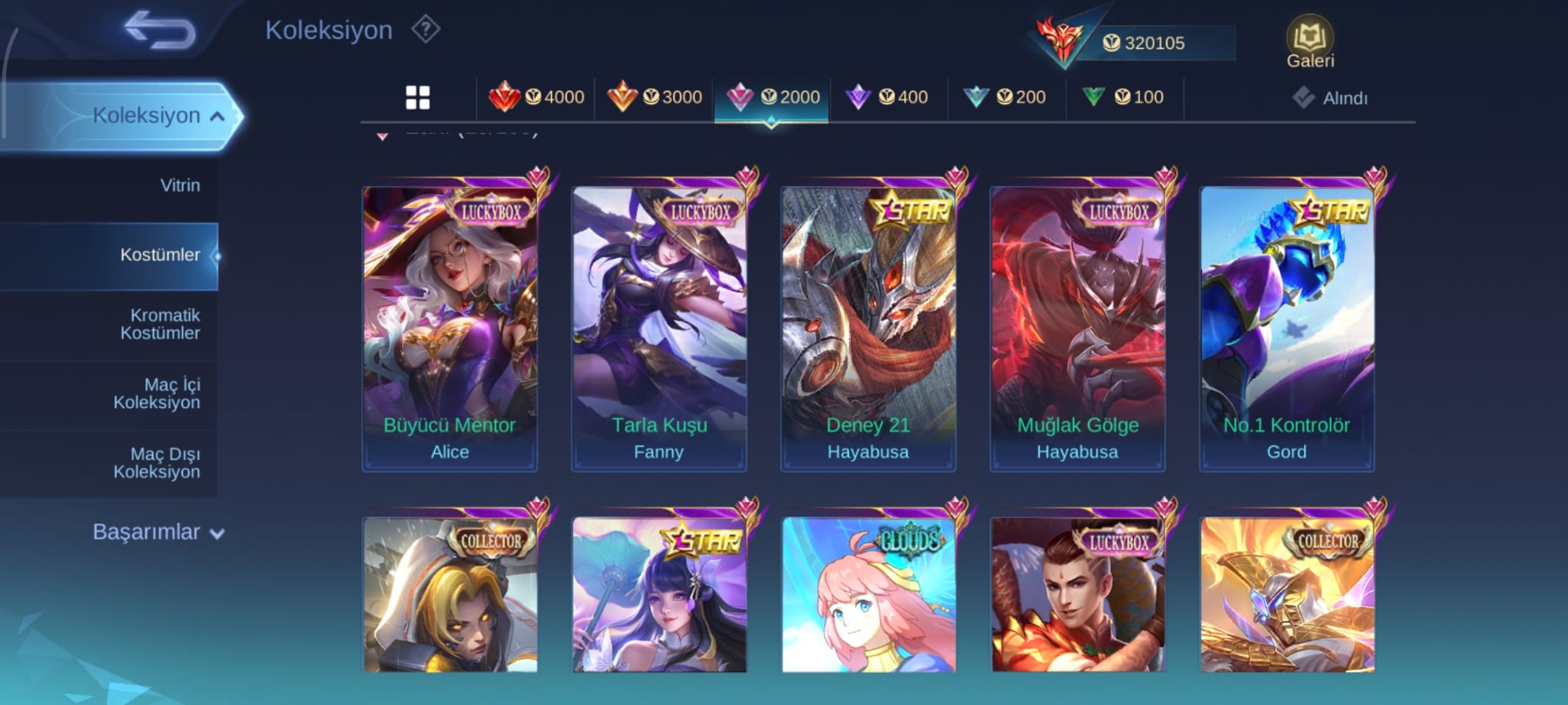Open the Koleksiyon help question mark
Image resolution: width=1568 pixels, height=705 pixels.
pos(426,30)
